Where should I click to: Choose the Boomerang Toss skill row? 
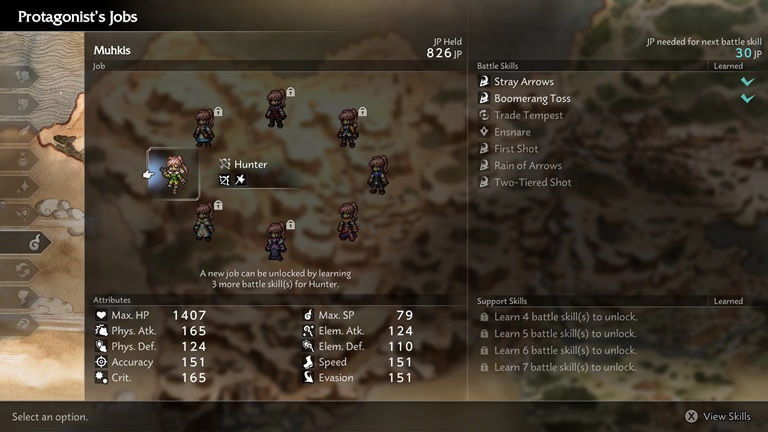pos(530,99)
